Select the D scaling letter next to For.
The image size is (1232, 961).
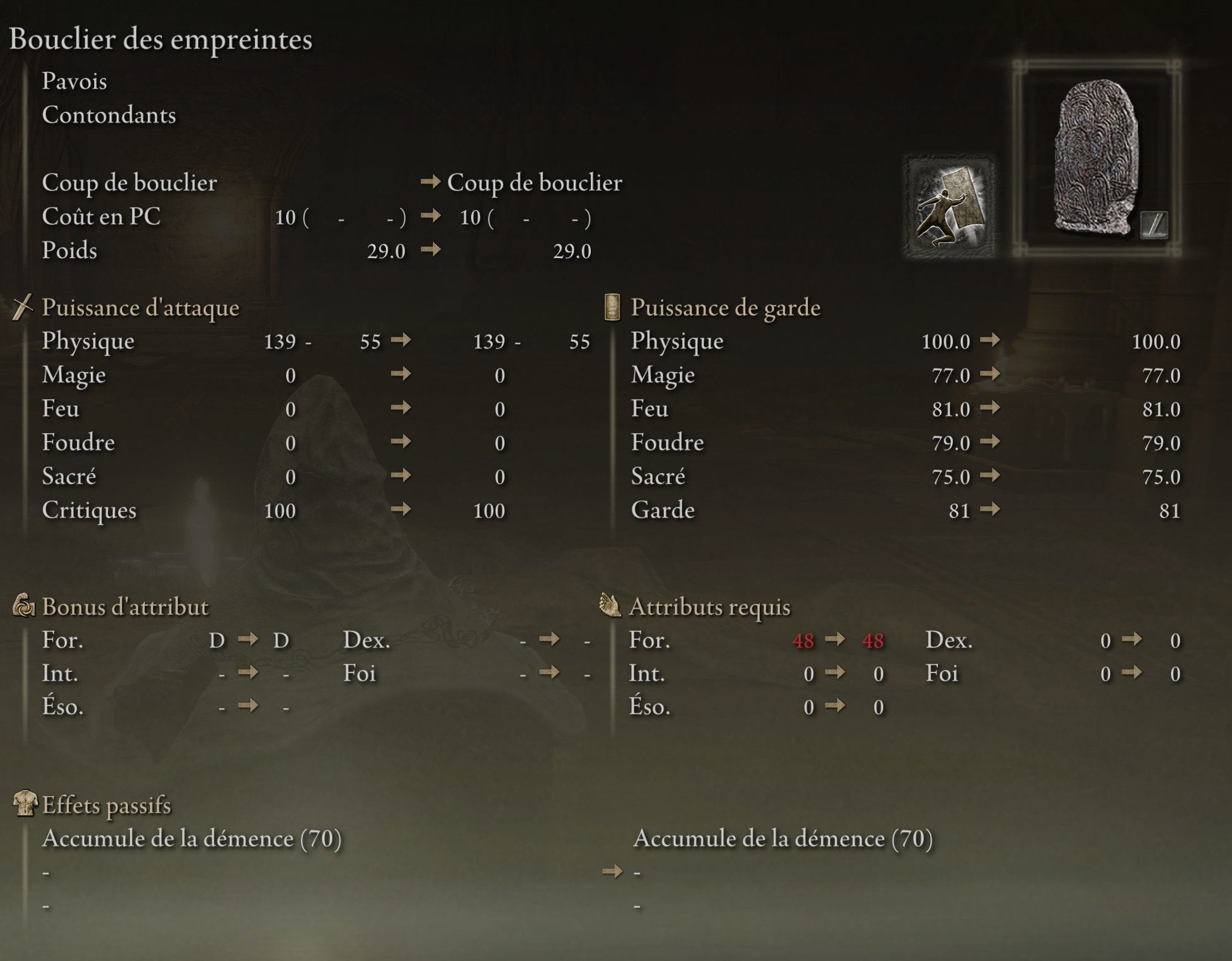217,640
